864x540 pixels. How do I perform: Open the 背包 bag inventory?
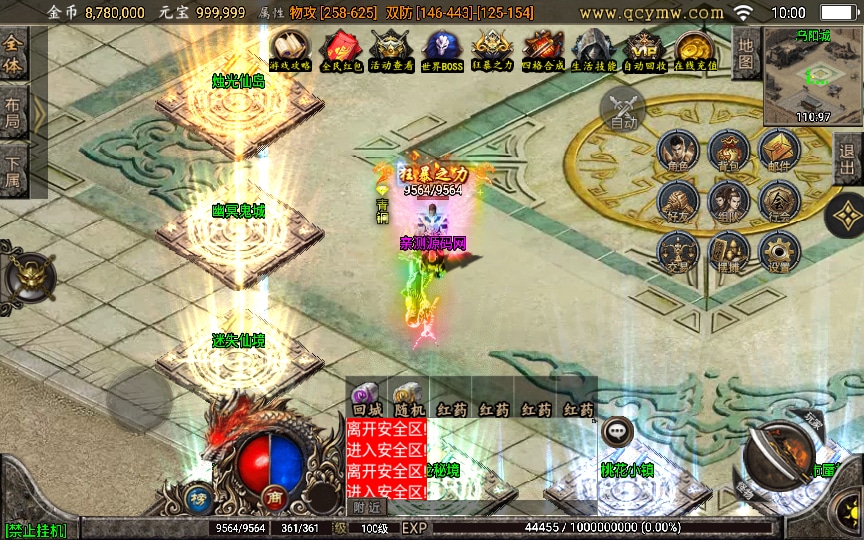(729, 152)
